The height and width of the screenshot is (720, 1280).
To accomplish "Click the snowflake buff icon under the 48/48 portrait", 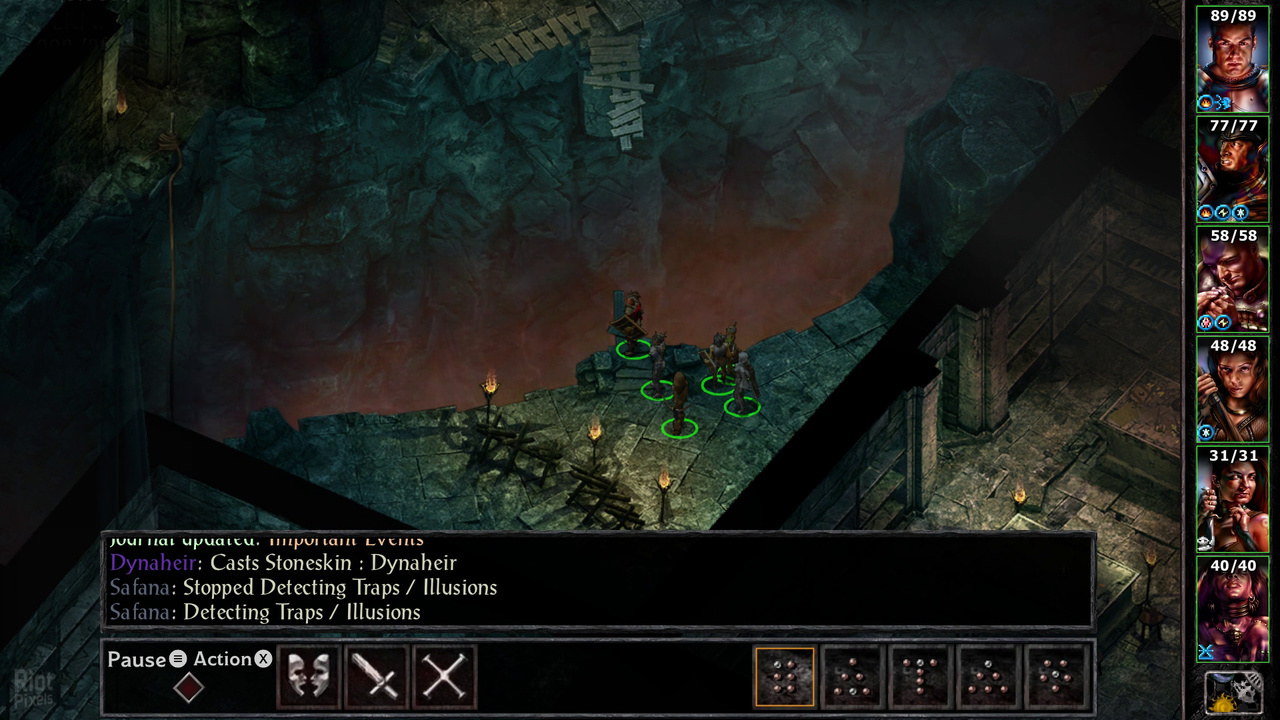I will point(1204,430).
